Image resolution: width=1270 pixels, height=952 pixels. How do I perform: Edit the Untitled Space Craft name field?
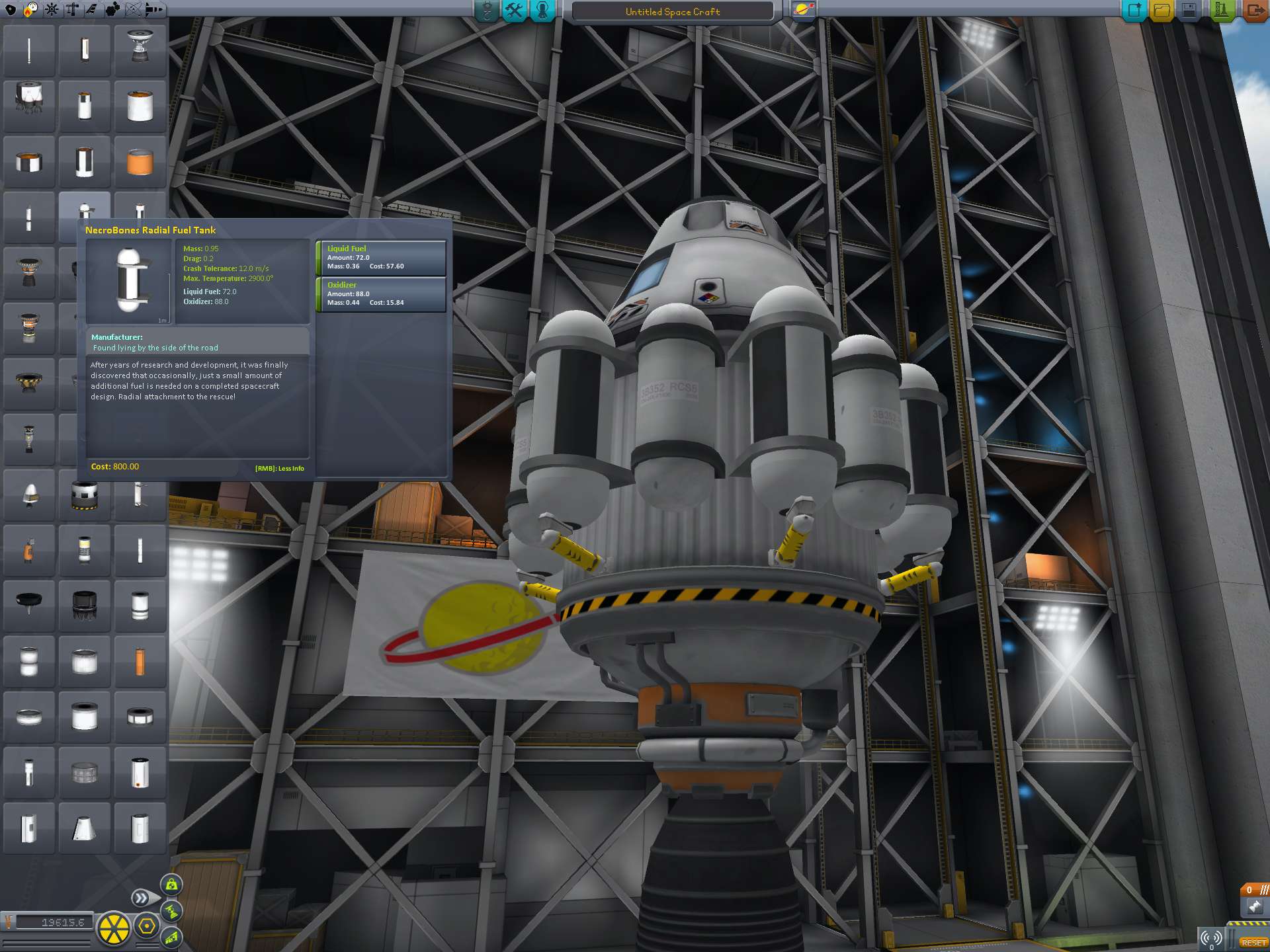click(672, 11)
